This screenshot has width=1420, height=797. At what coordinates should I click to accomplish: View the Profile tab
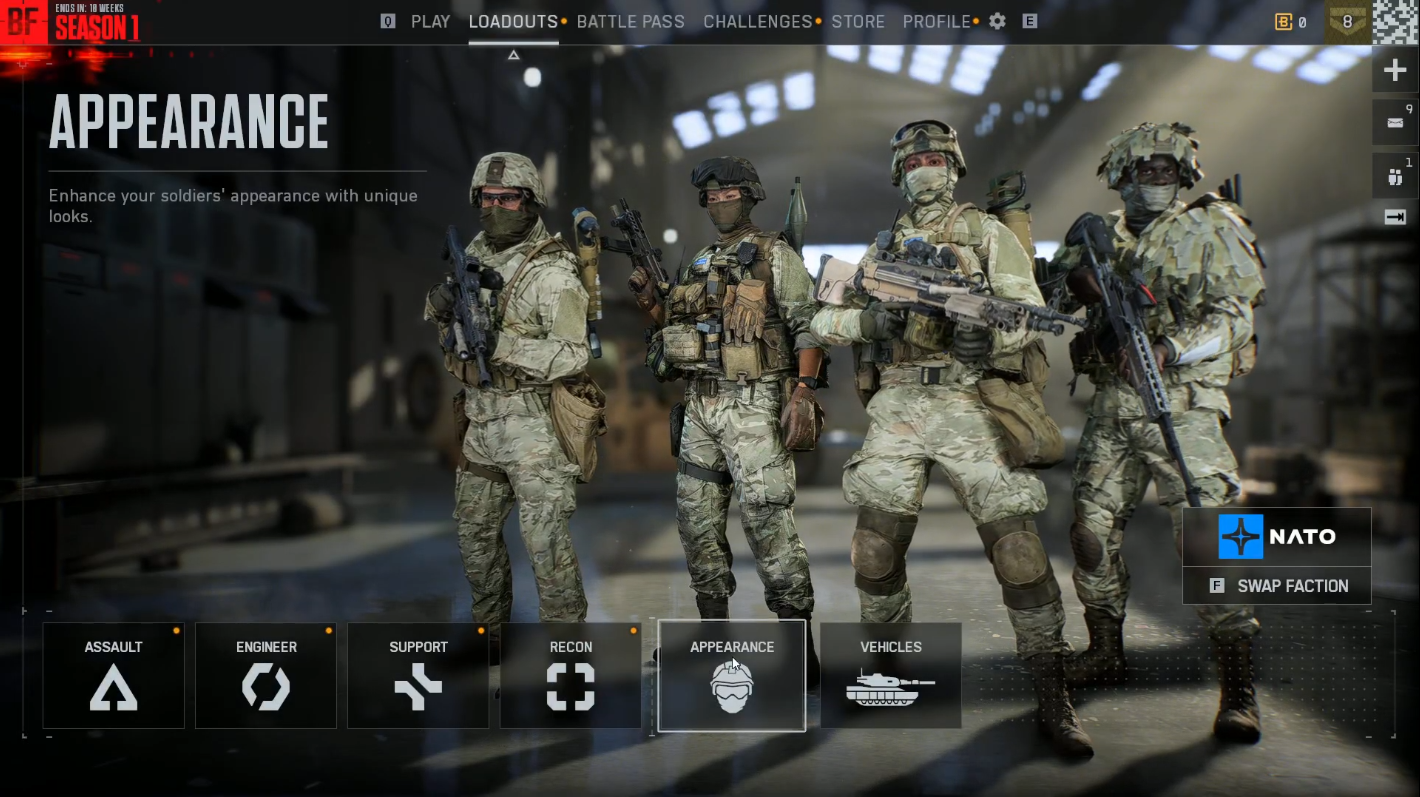(936, 21)
